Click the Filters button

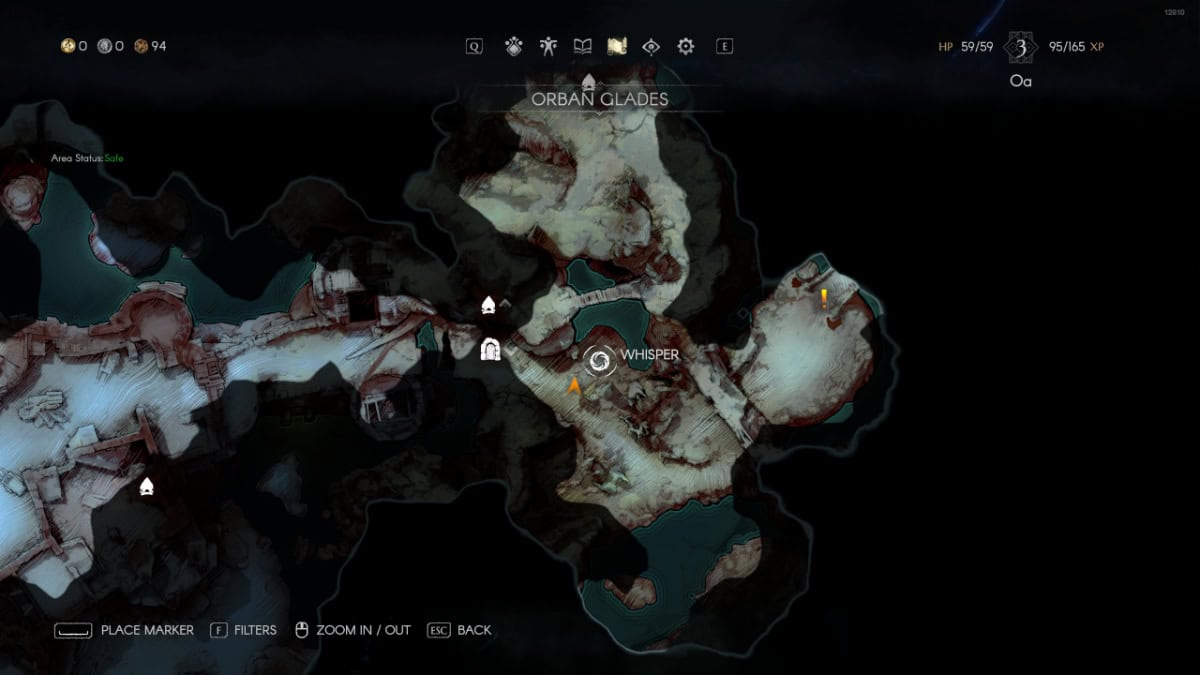pos(244,630)
